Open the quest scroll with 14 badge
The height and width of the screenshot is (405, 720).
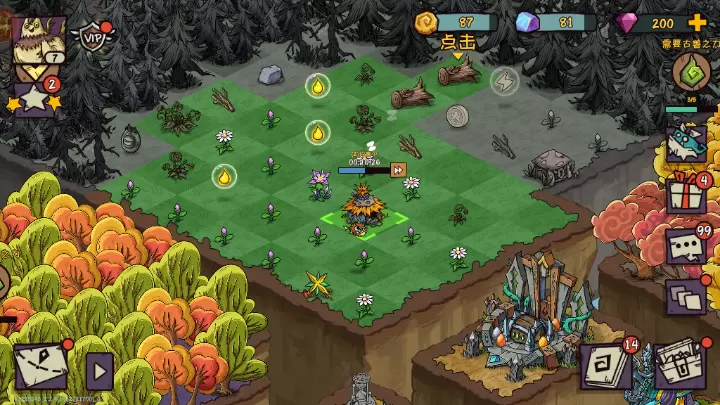(607, 367)
